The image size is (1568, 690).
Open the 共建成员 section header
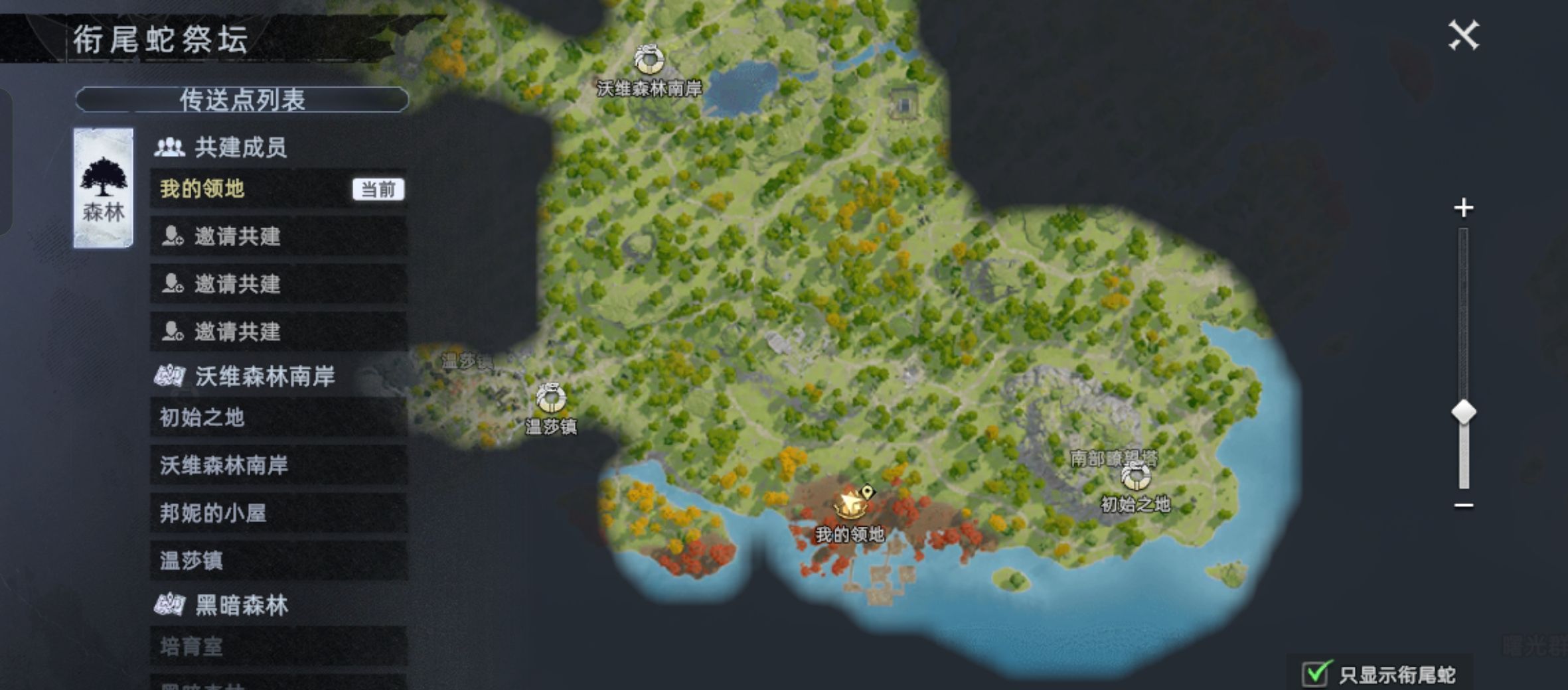pyautogui.click(x=239, y=147)
